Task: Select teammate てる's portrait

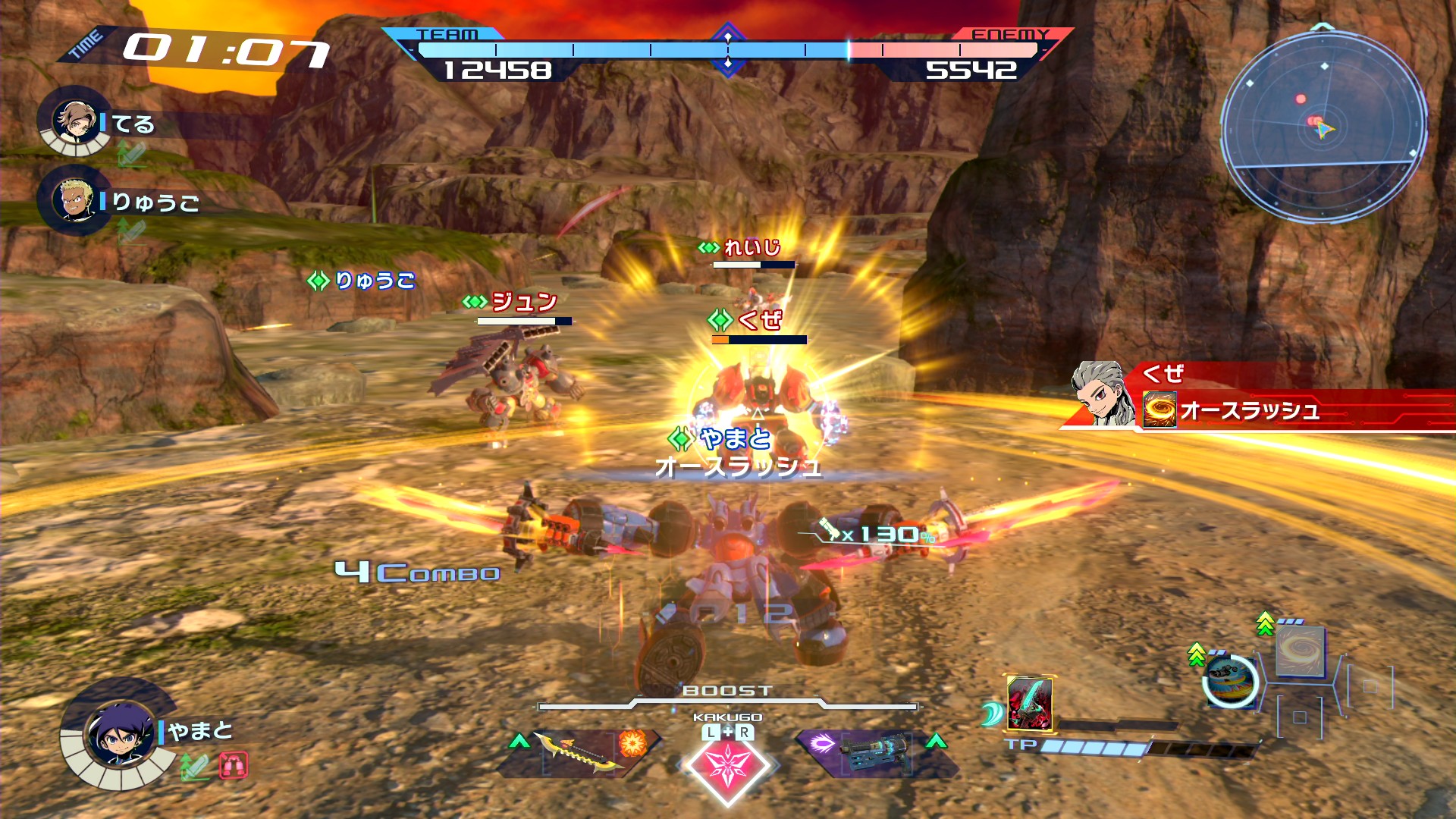Action: point(74,121)
